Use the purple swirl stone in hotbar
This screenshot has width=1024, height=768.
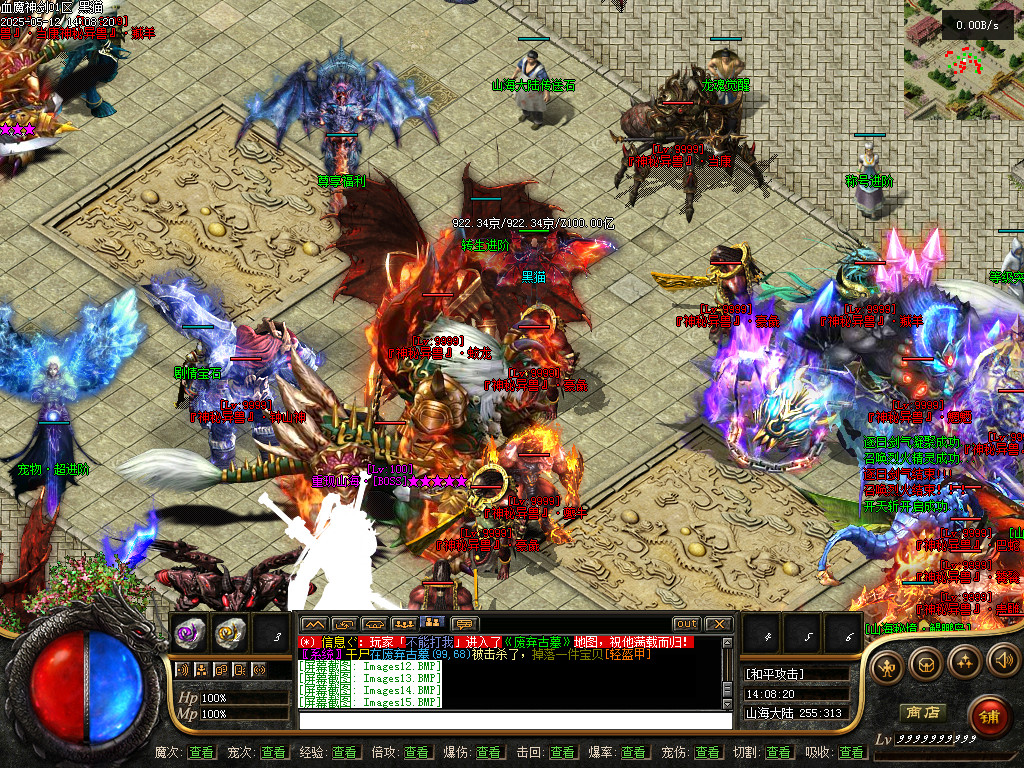[x=190, y=632]
